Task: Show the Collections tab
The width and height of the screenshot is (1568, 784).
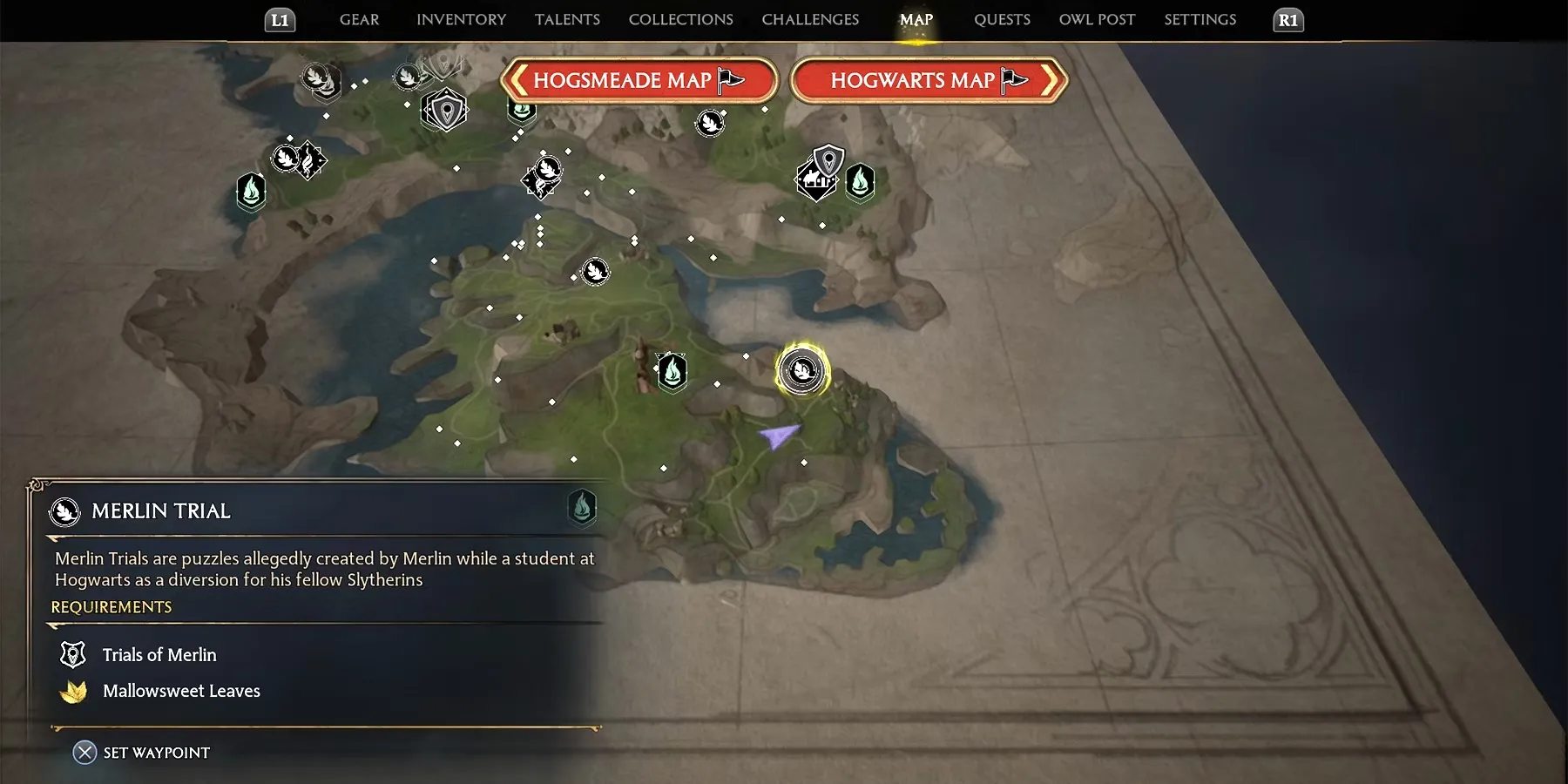Action: [680, 19]
